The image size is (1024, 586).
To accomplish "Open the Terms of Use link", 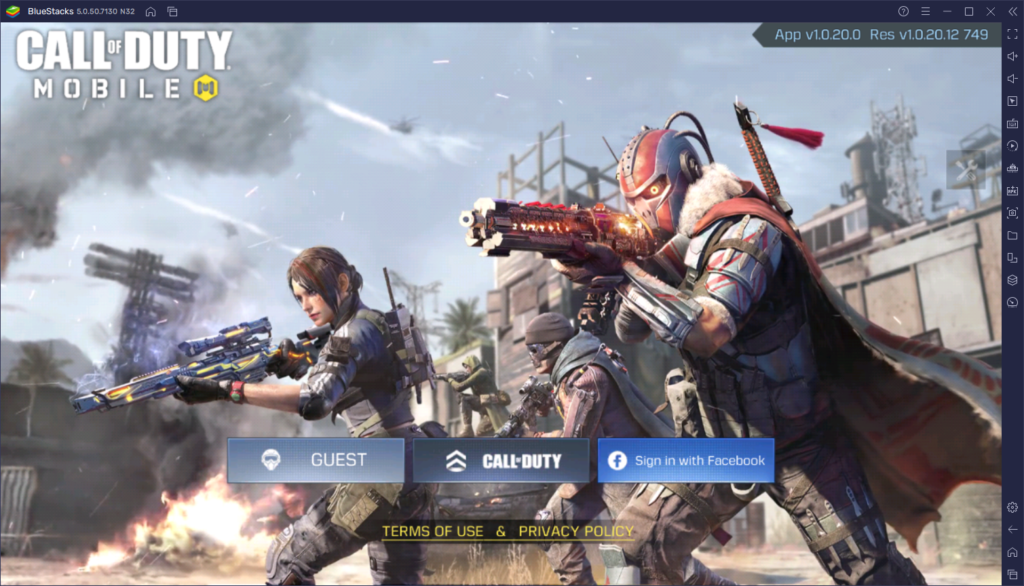I will pos(432,531).
